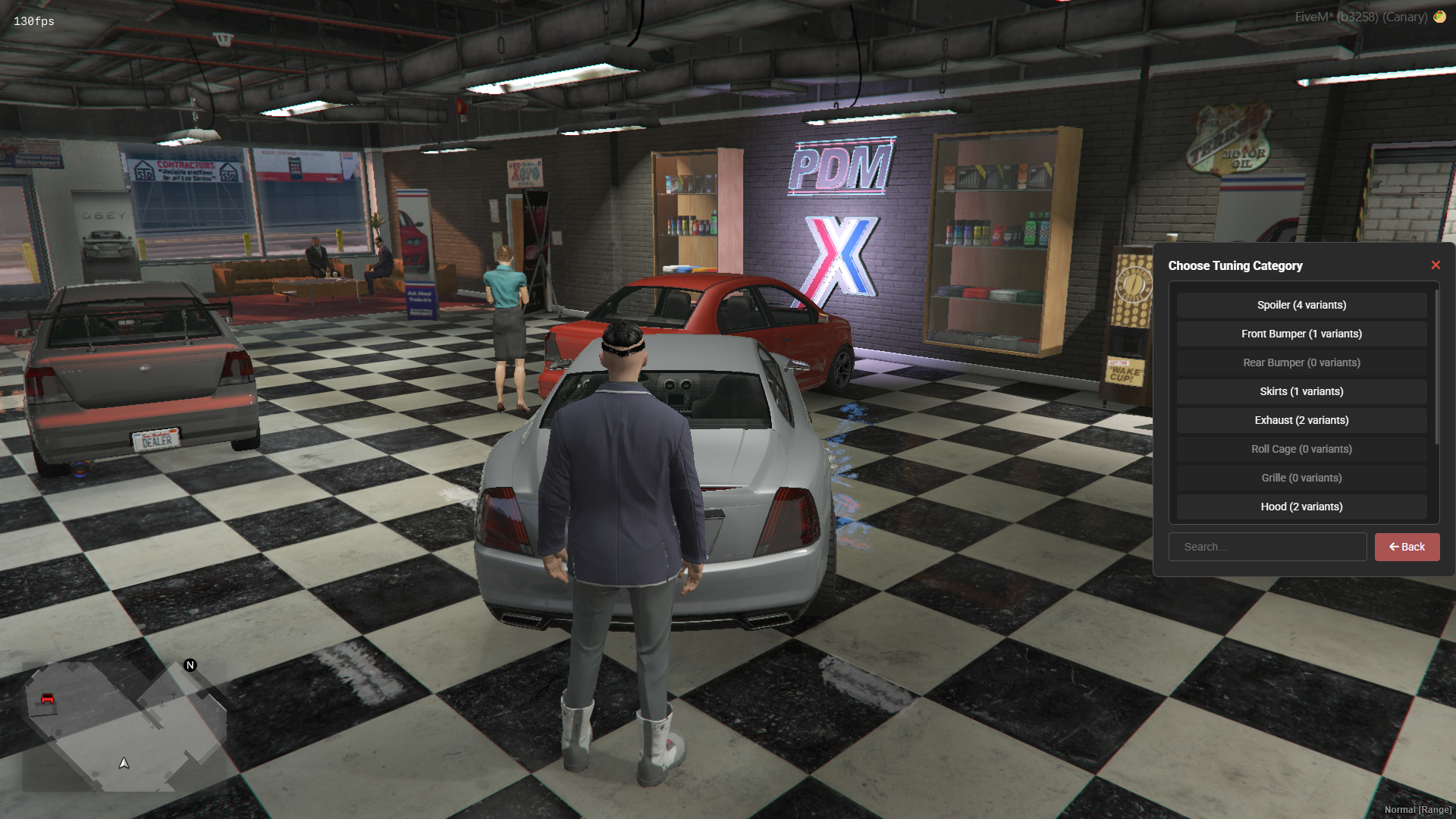The height and width of the screenshot is (819, 1456).
Task: Open the Hood variants list
Action: click(x=1301, y=507)
